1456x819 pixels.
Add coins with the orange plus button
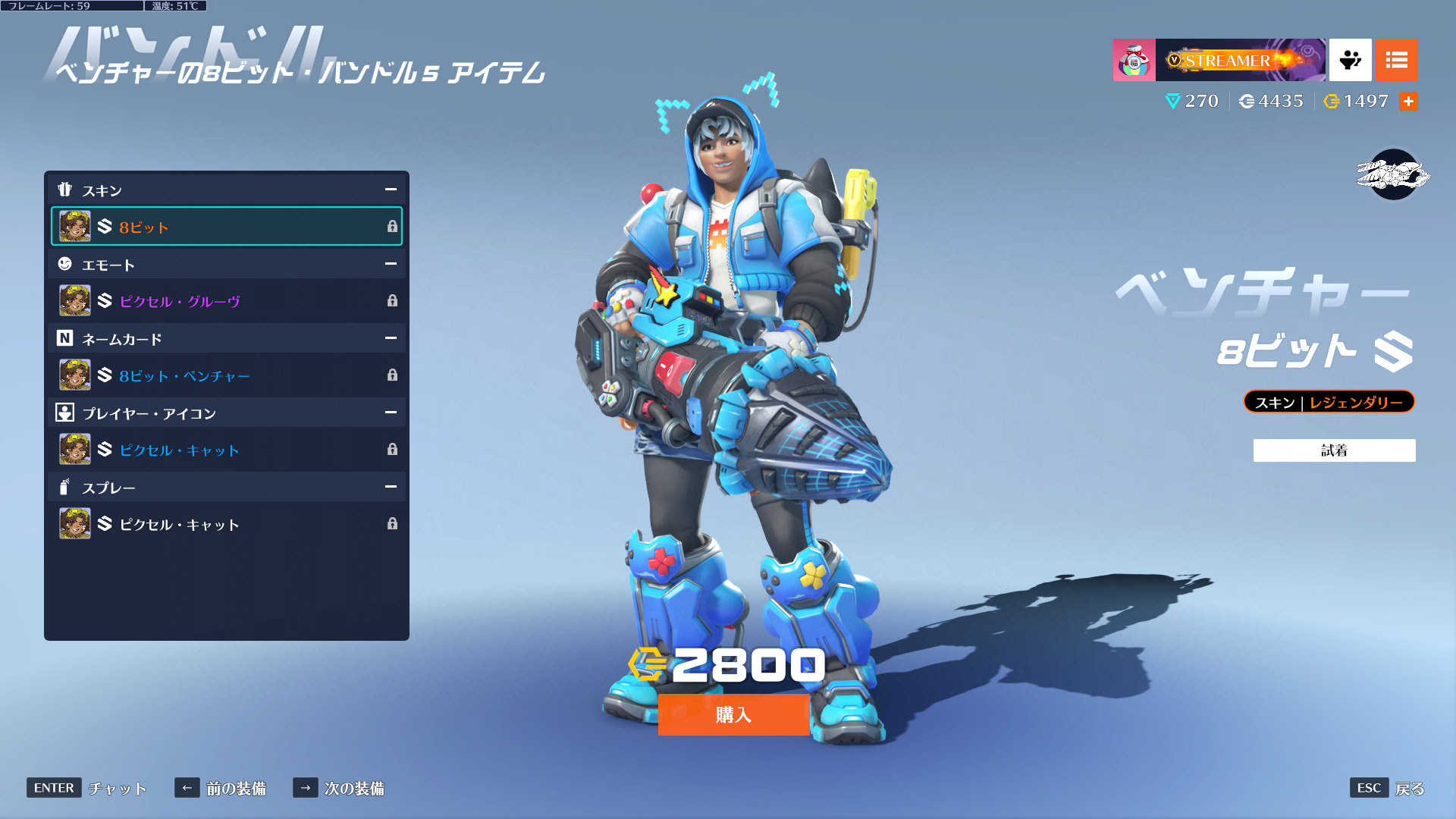click(x=1408, y=102)
